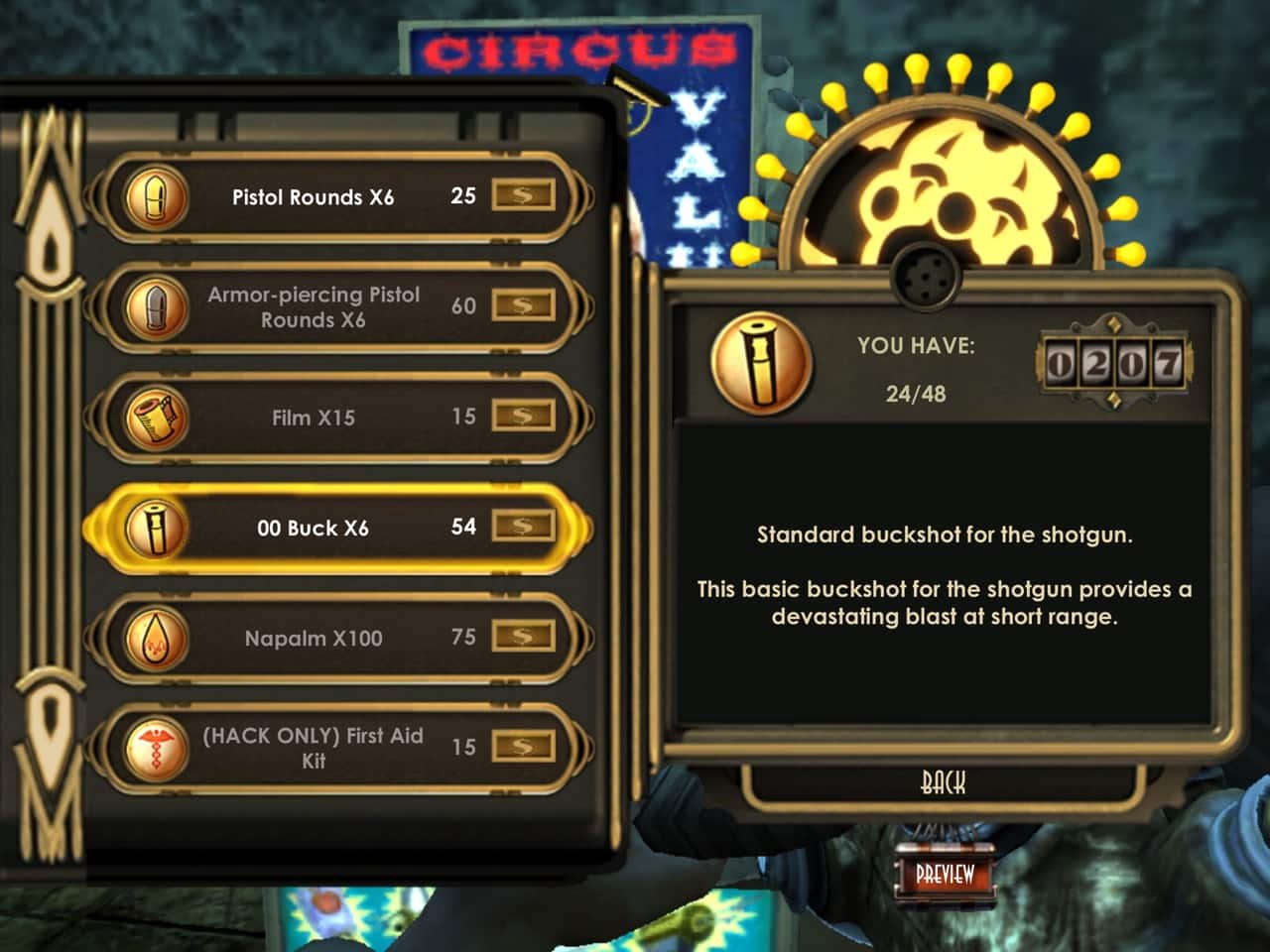
Task: Purchase 00 Buck using its dollar button
Action: click(x=523, y=526)
